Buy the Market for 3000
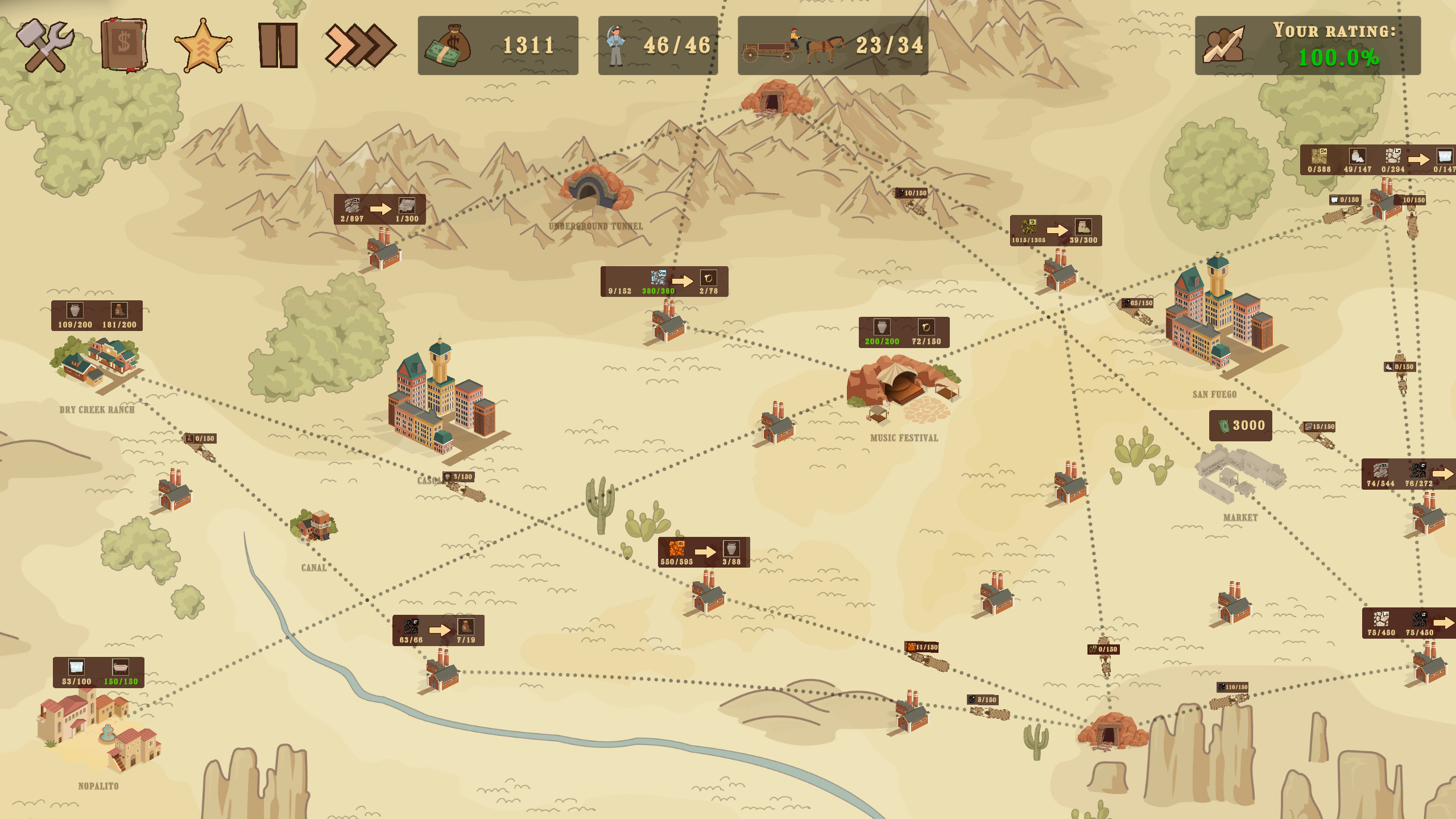The width and height of the screenshot is (1456, 819). (1240, 425)
